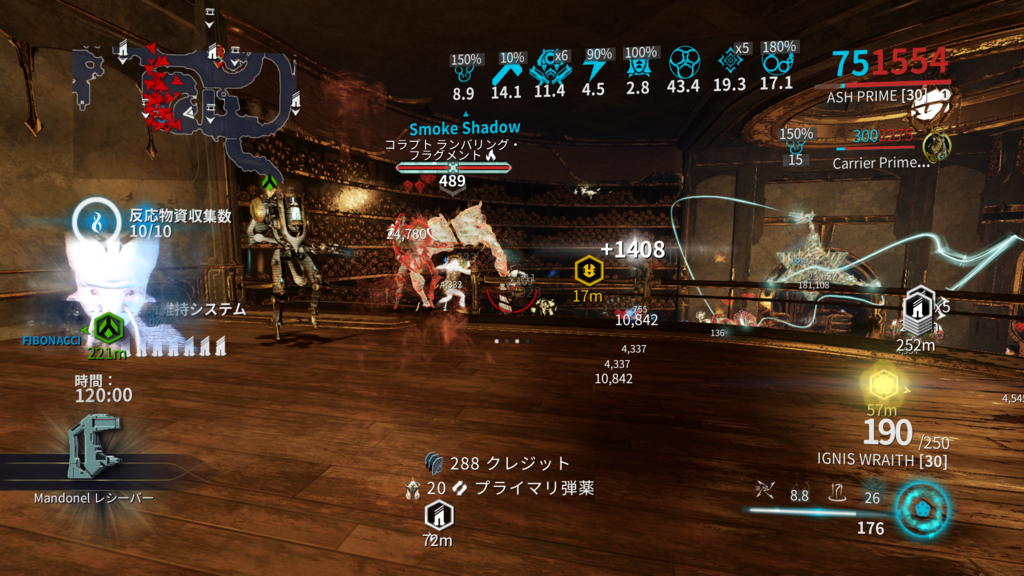Select the yellow waypoint marker at 17m

coord(587,270)
